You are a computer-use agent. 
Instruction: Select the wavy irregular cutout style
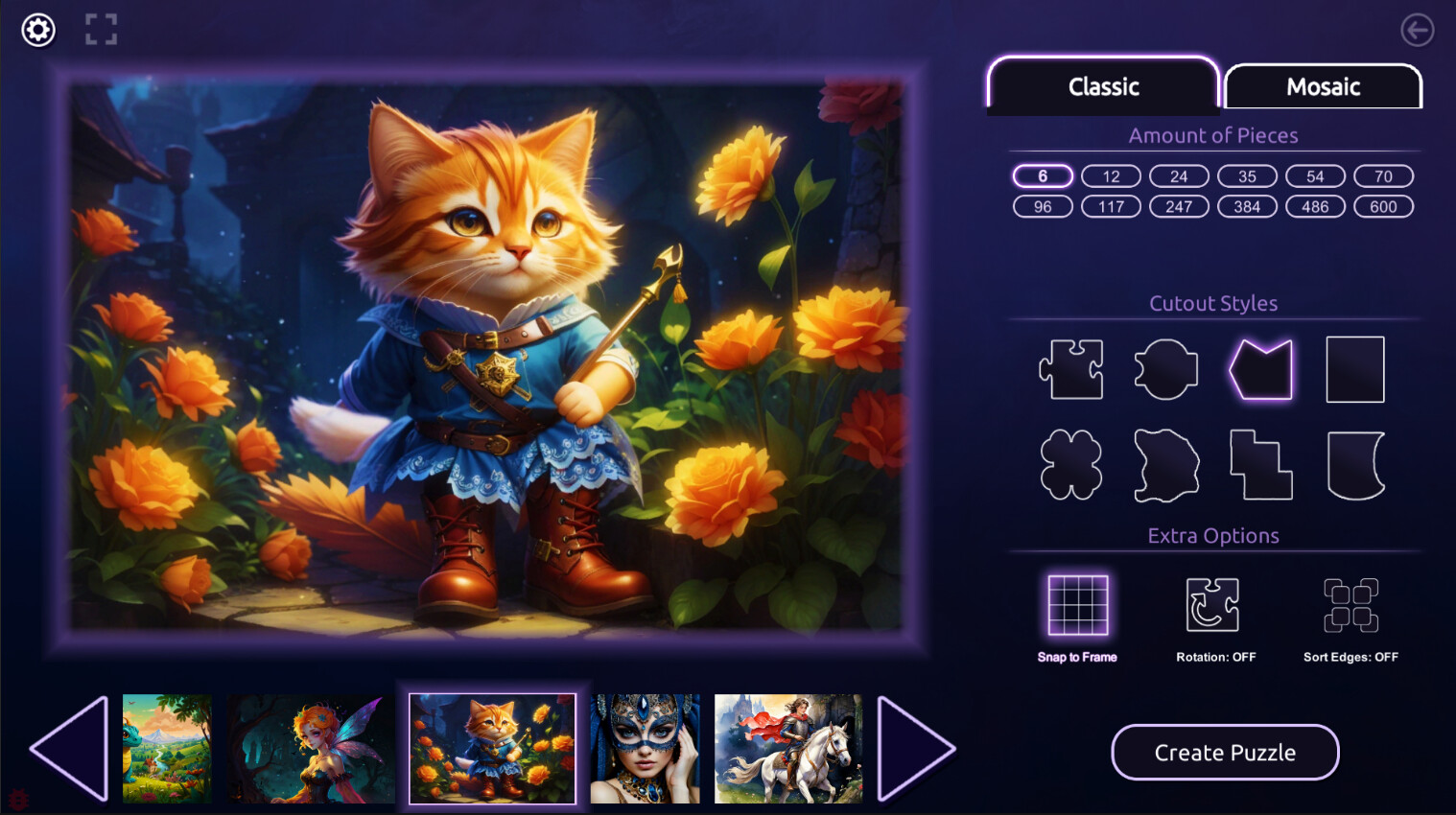(x=1165, y=463)
